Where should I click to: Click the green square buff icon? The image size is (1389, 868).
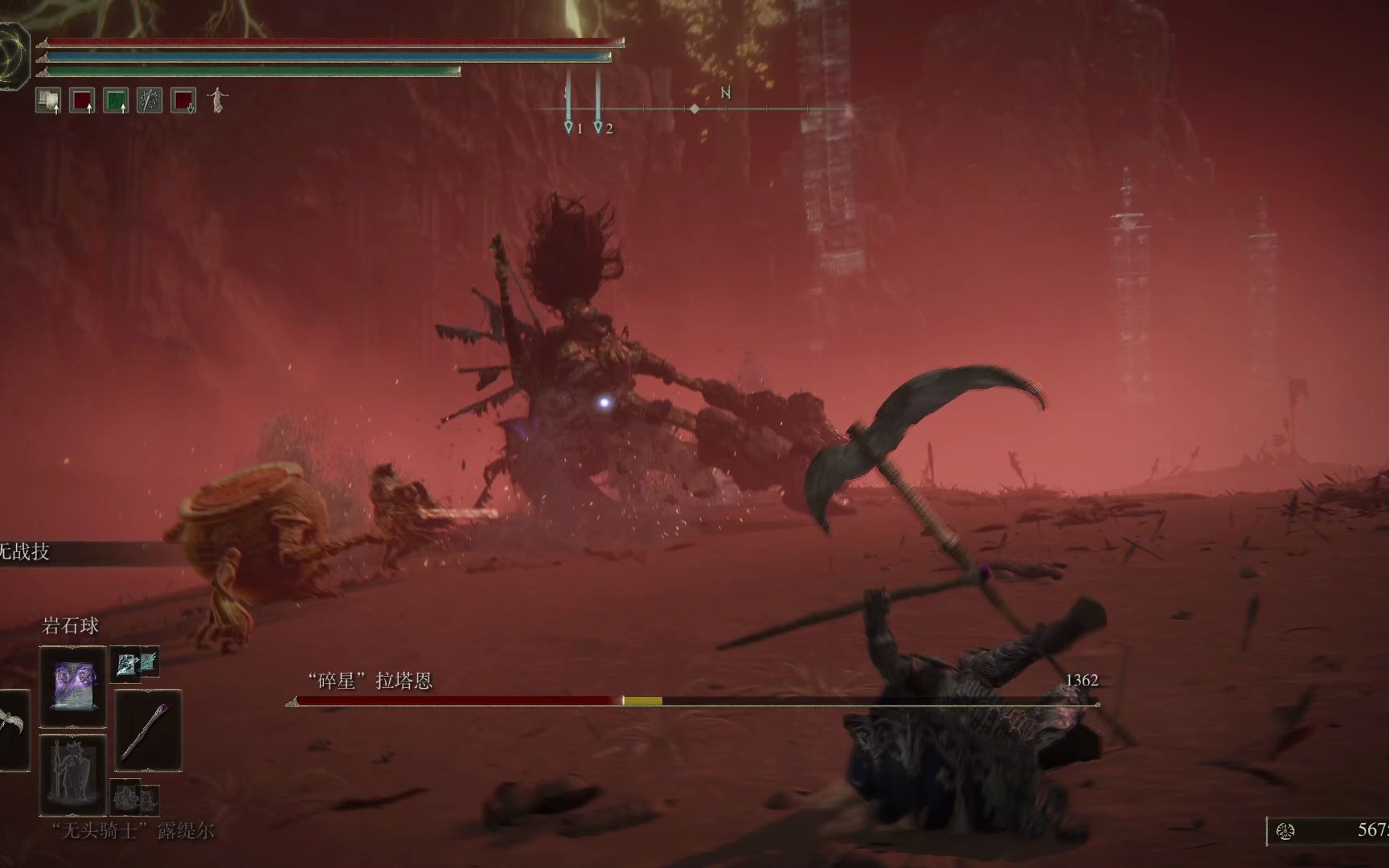[x=116, y=100]
